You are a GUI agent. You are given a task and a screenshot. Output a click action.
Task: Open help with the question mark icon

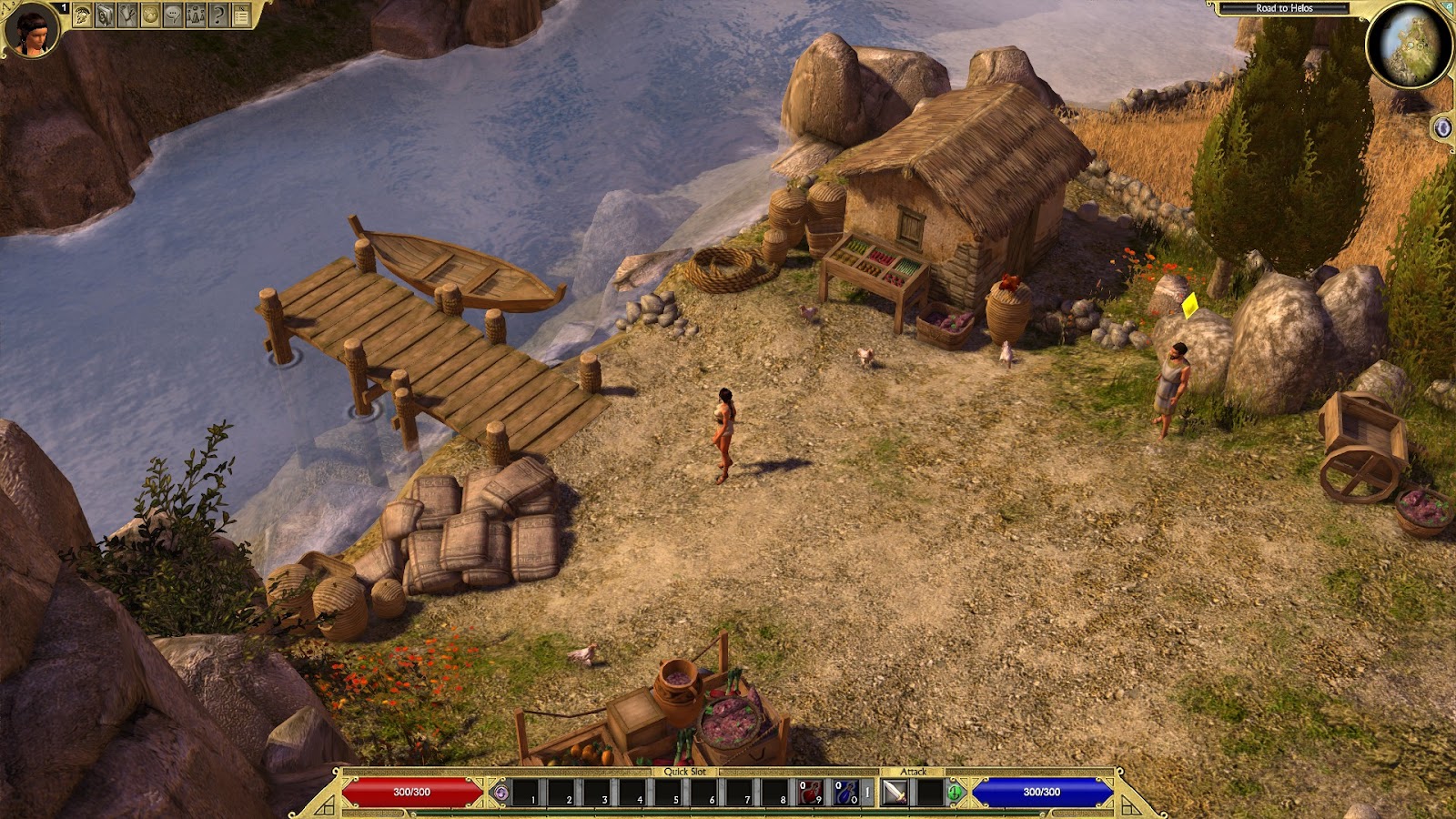[x=218, y=15]
